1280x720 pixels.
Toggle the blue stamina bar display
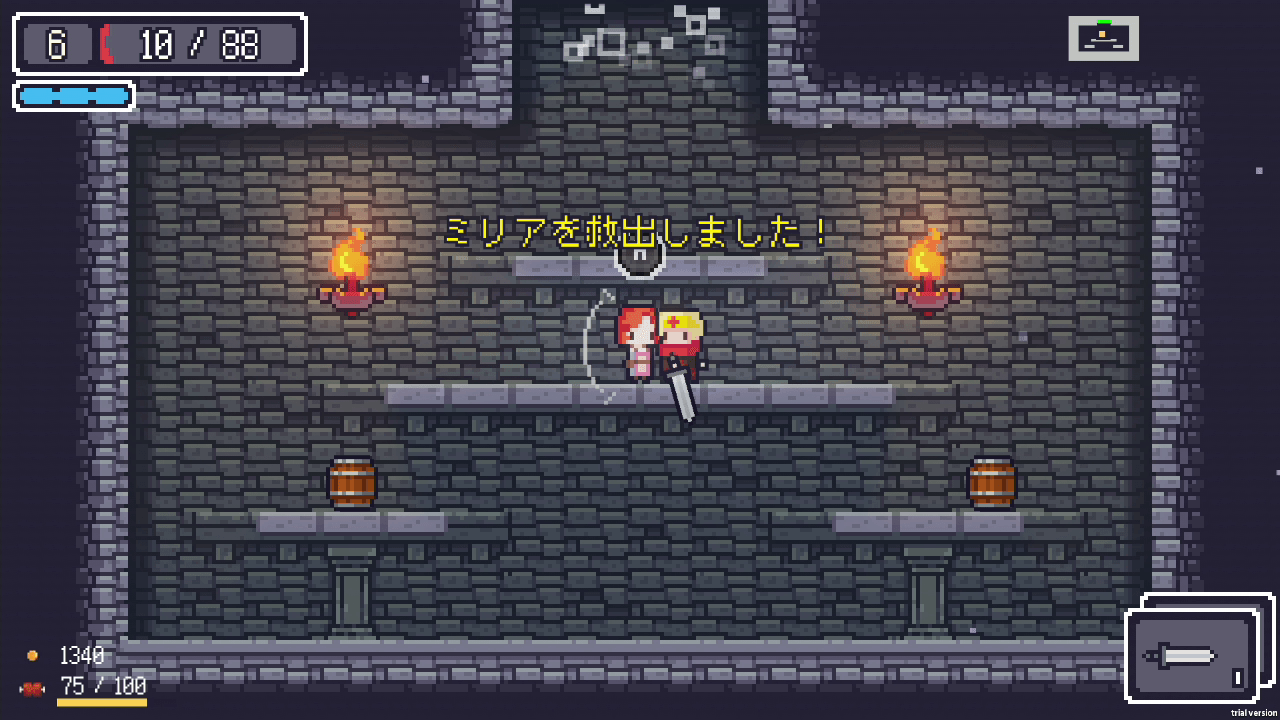[73, 96]
